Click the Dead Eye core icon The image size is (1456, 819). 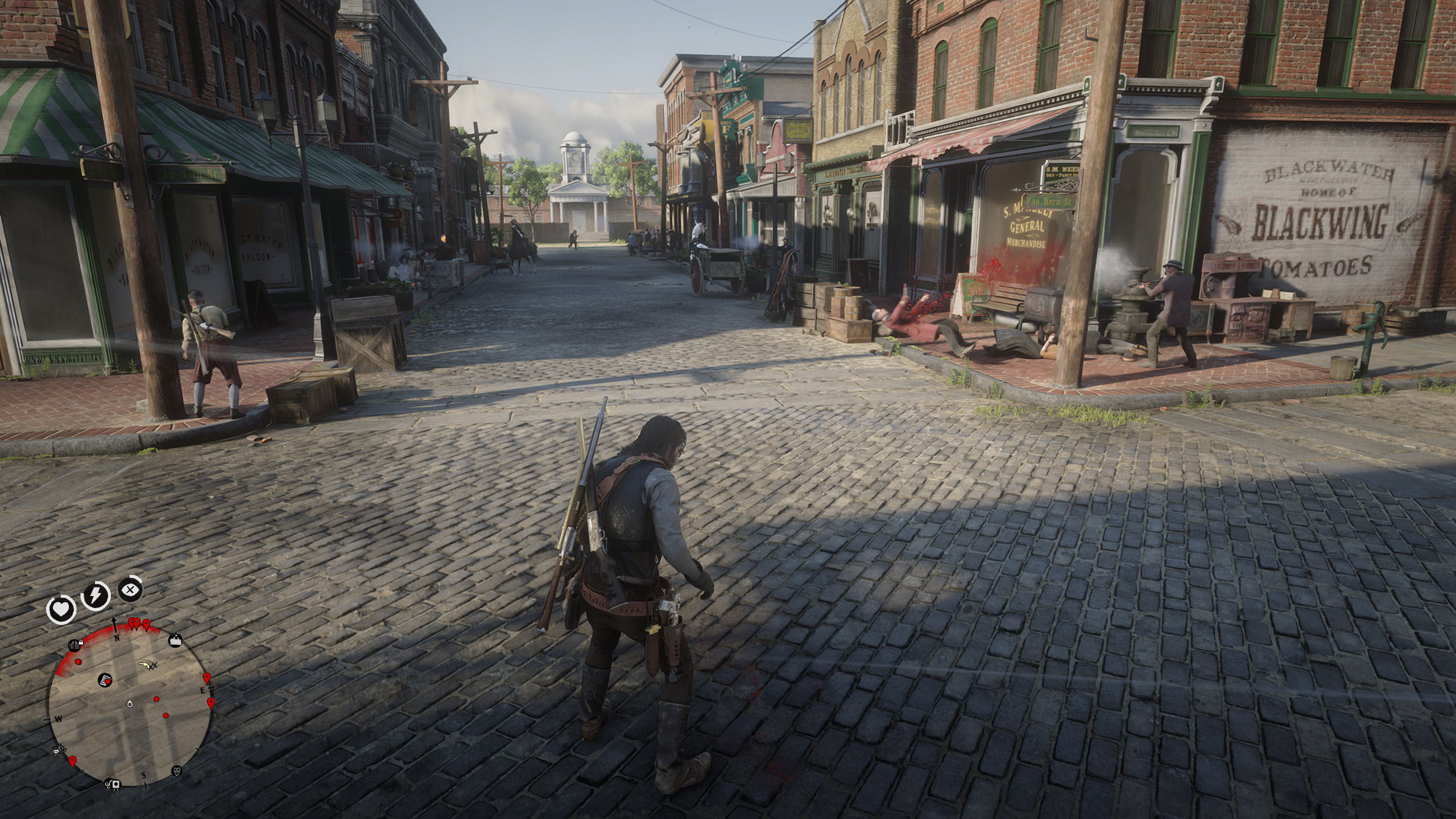(x=131, y=590)
